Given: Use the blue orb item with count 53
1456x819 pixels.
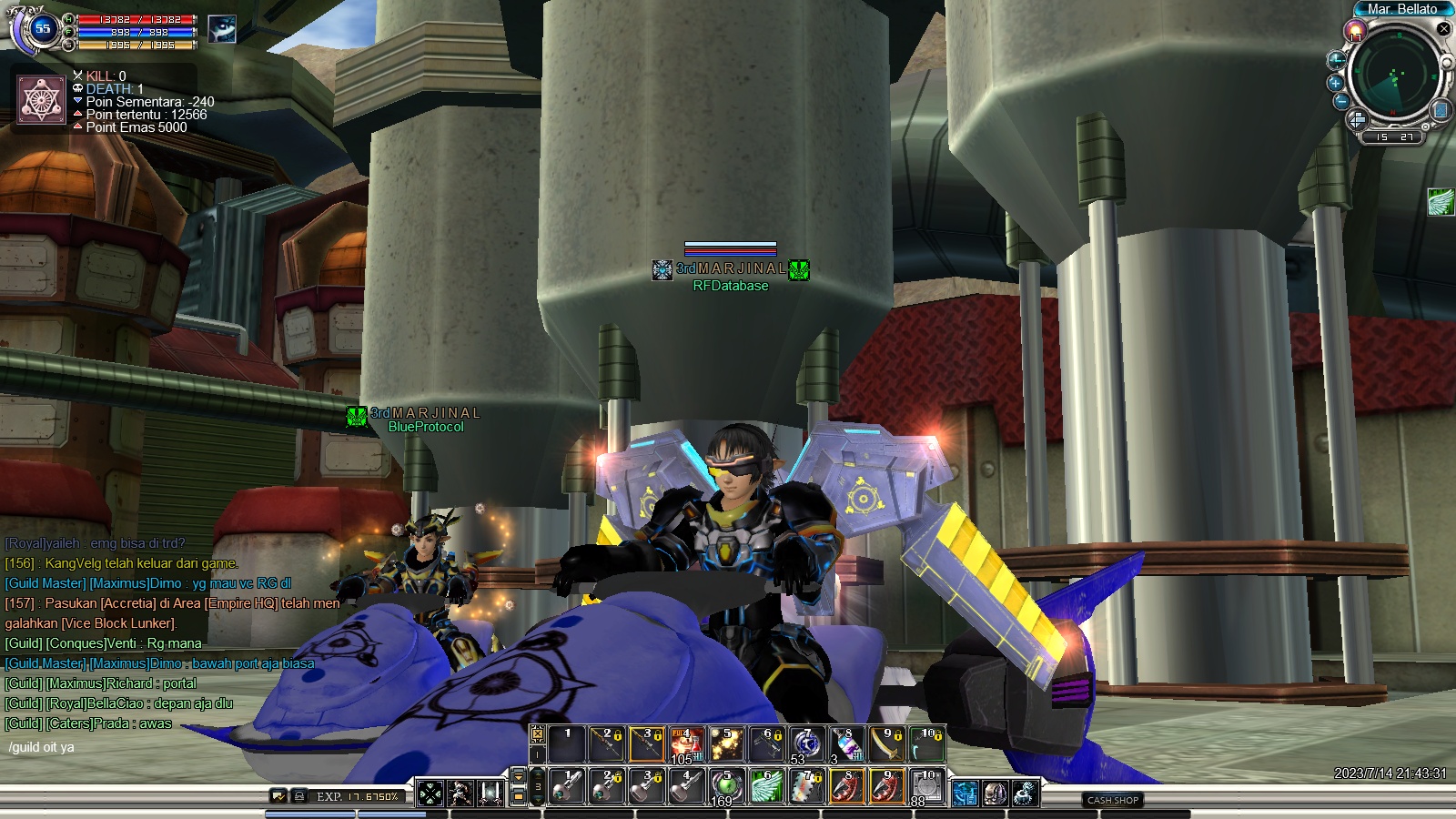Looking at the screenshot, I should click(805, 744).
